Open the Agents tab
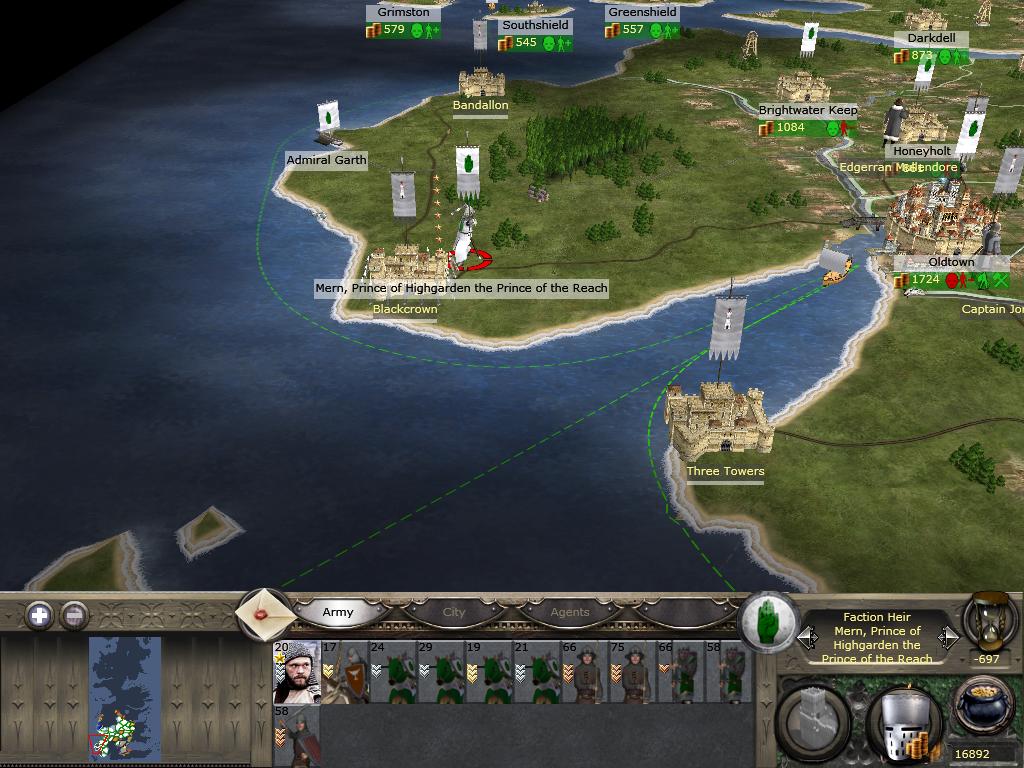Image resolution: width=1024 pixels, height=768 pixels. pos(570,612)
